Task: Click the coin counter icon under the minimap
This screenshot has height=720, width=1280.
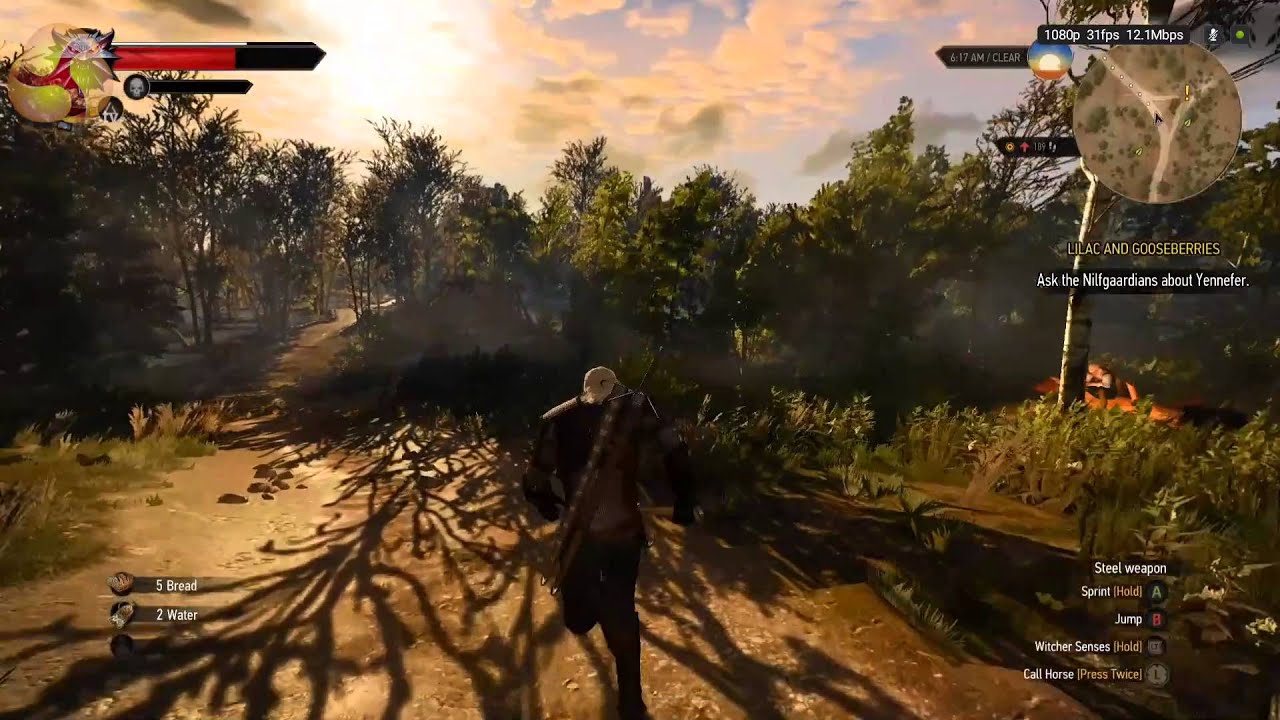Action: pos(1010,148)
